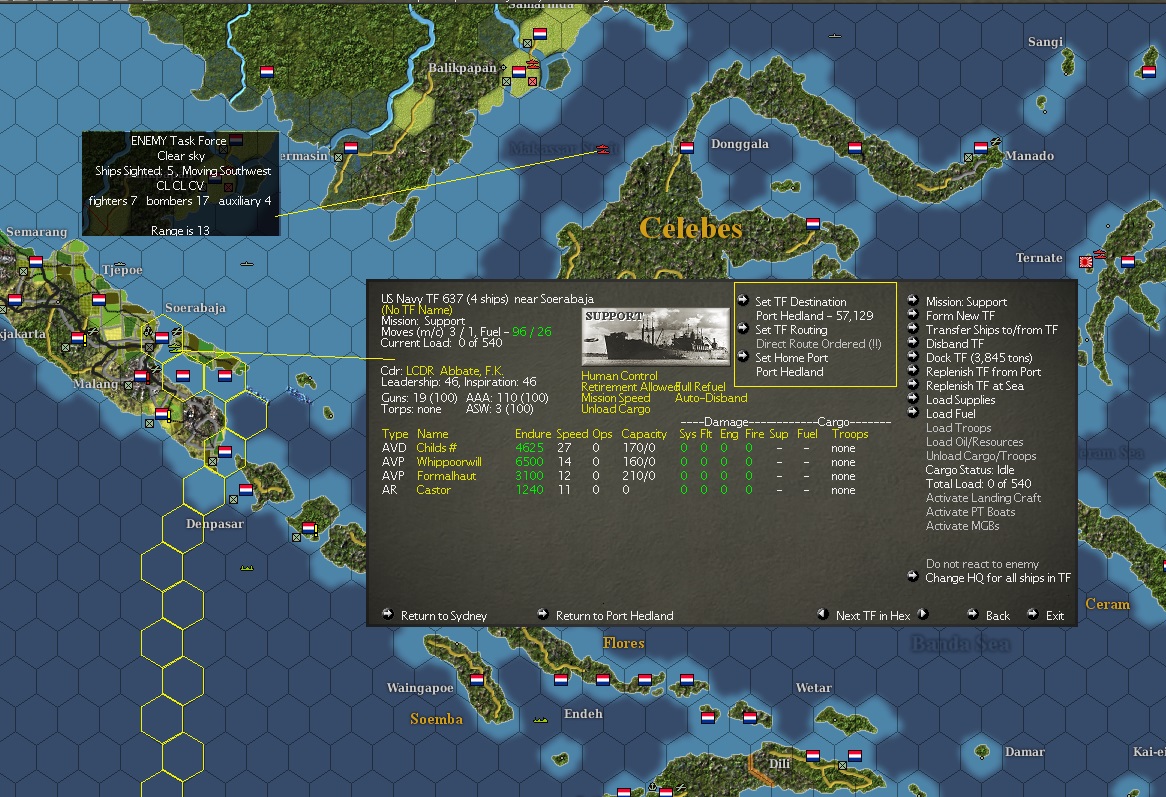Image resolution: width=1166 pixels, height=797 pixels.
Task: Dock TF at the port
Action: tap(978, 358)
